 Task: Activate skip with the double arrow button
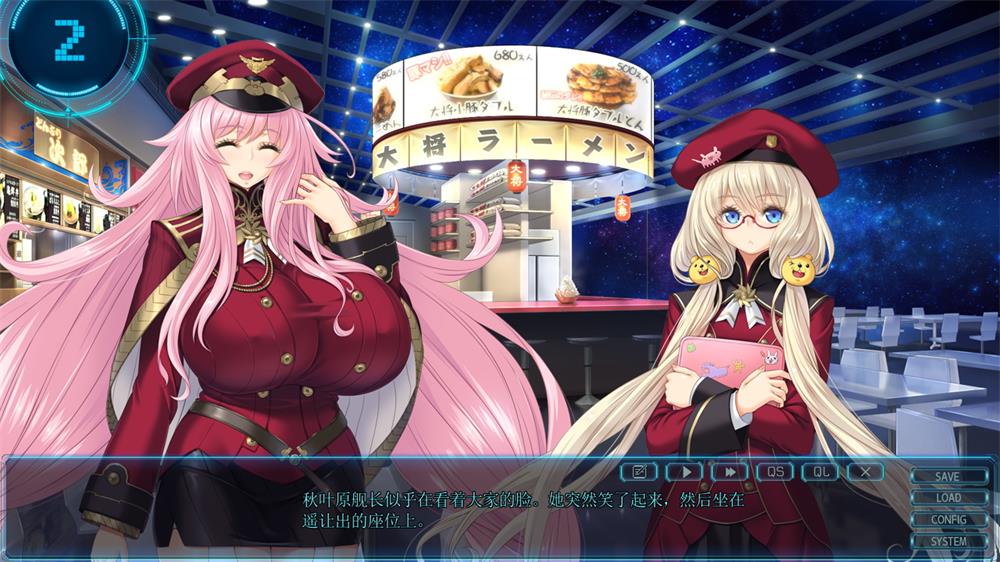point(730,471)
